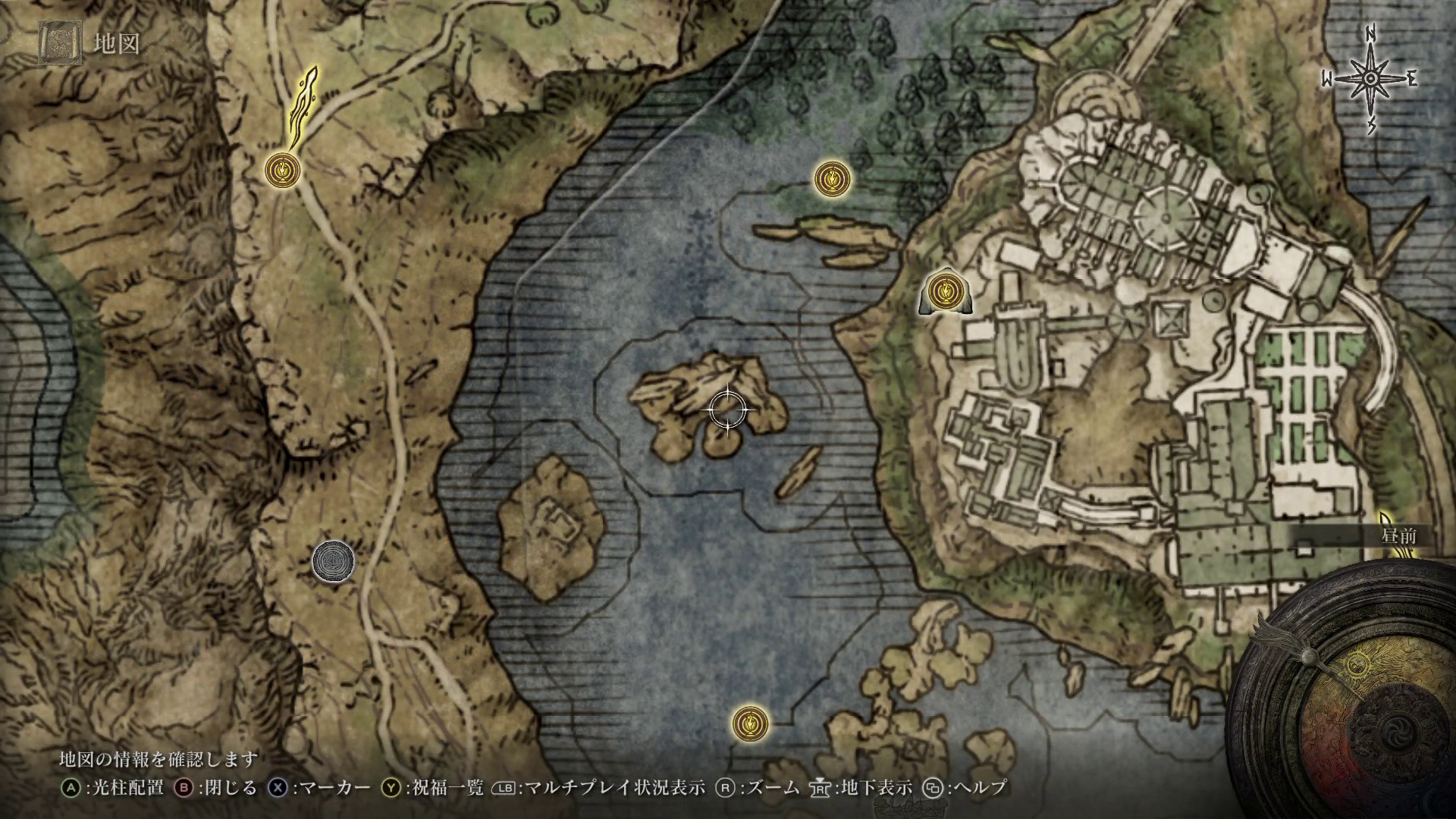
Task: Click the gray evergaol stone marker
Action: tap(333, 561)
